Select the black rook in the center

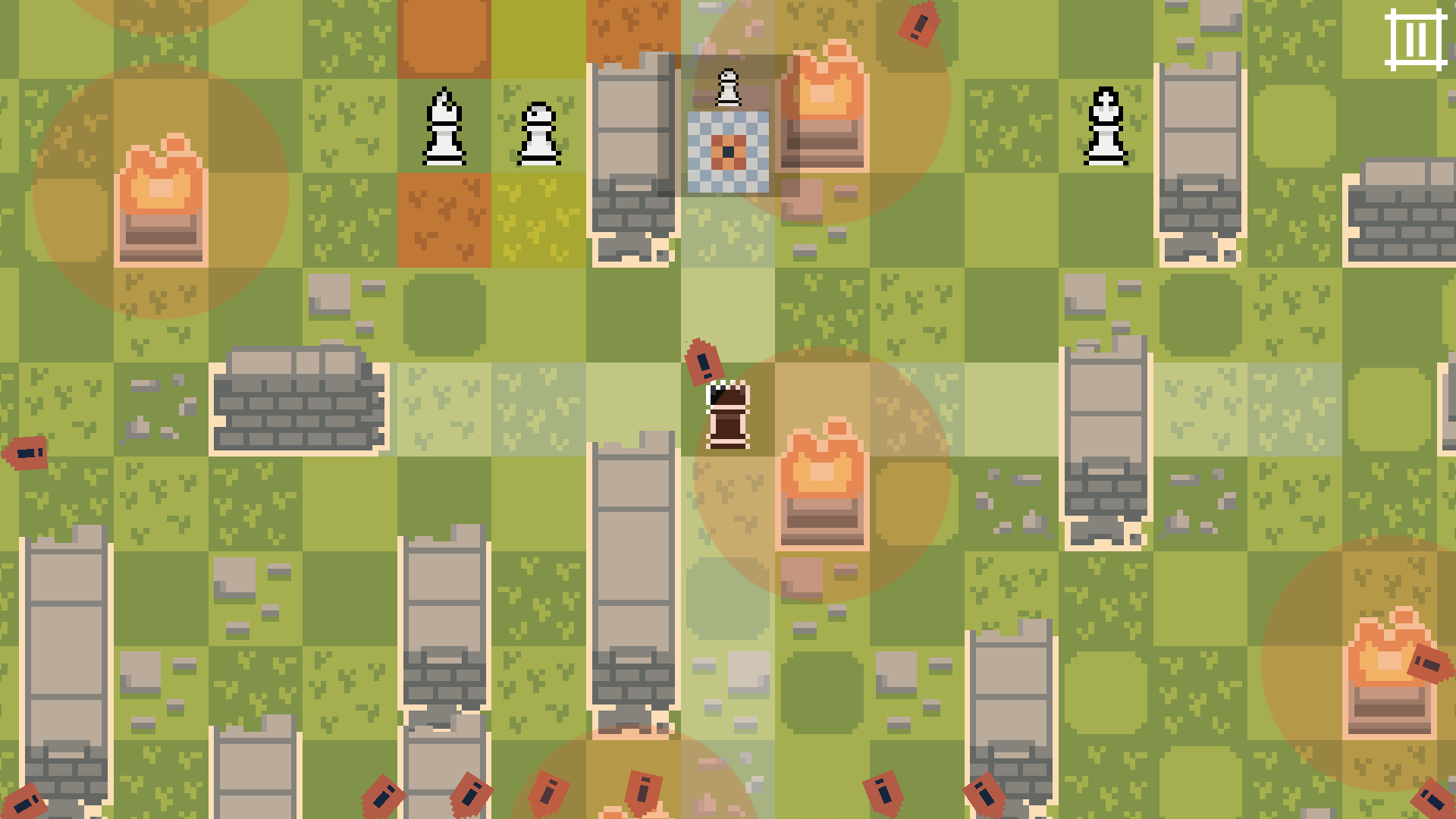pyautogui.click(x=726, y=413)
